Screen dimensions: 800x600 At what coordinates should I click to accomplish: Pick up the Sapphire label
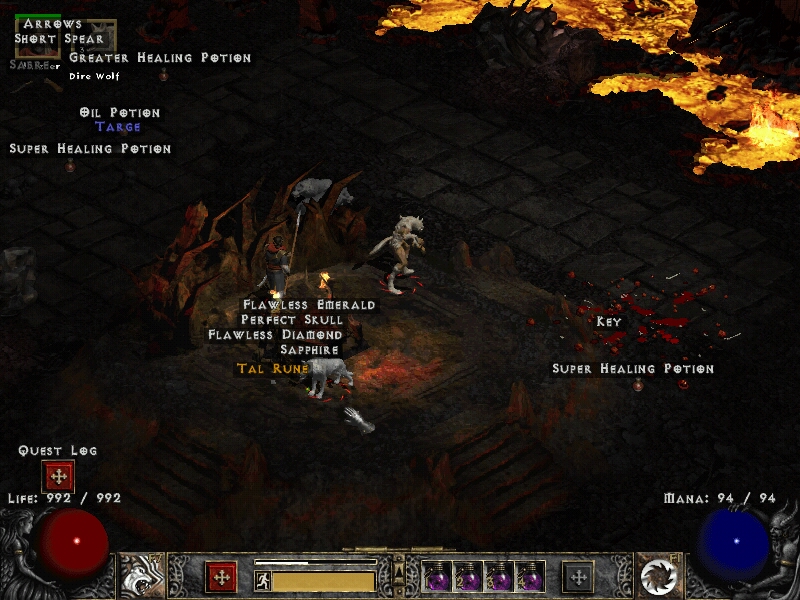tap(309, 350)
